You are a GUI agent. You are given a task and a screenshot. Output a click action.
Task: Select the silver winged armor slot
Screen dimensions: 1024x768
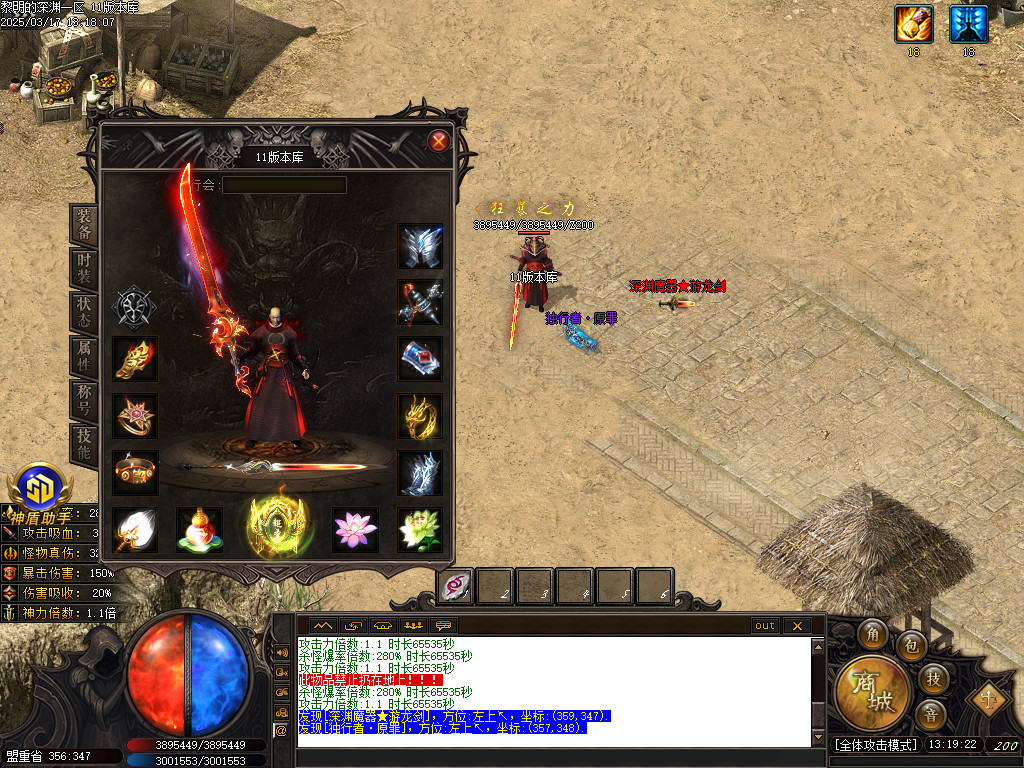[421, 246]
